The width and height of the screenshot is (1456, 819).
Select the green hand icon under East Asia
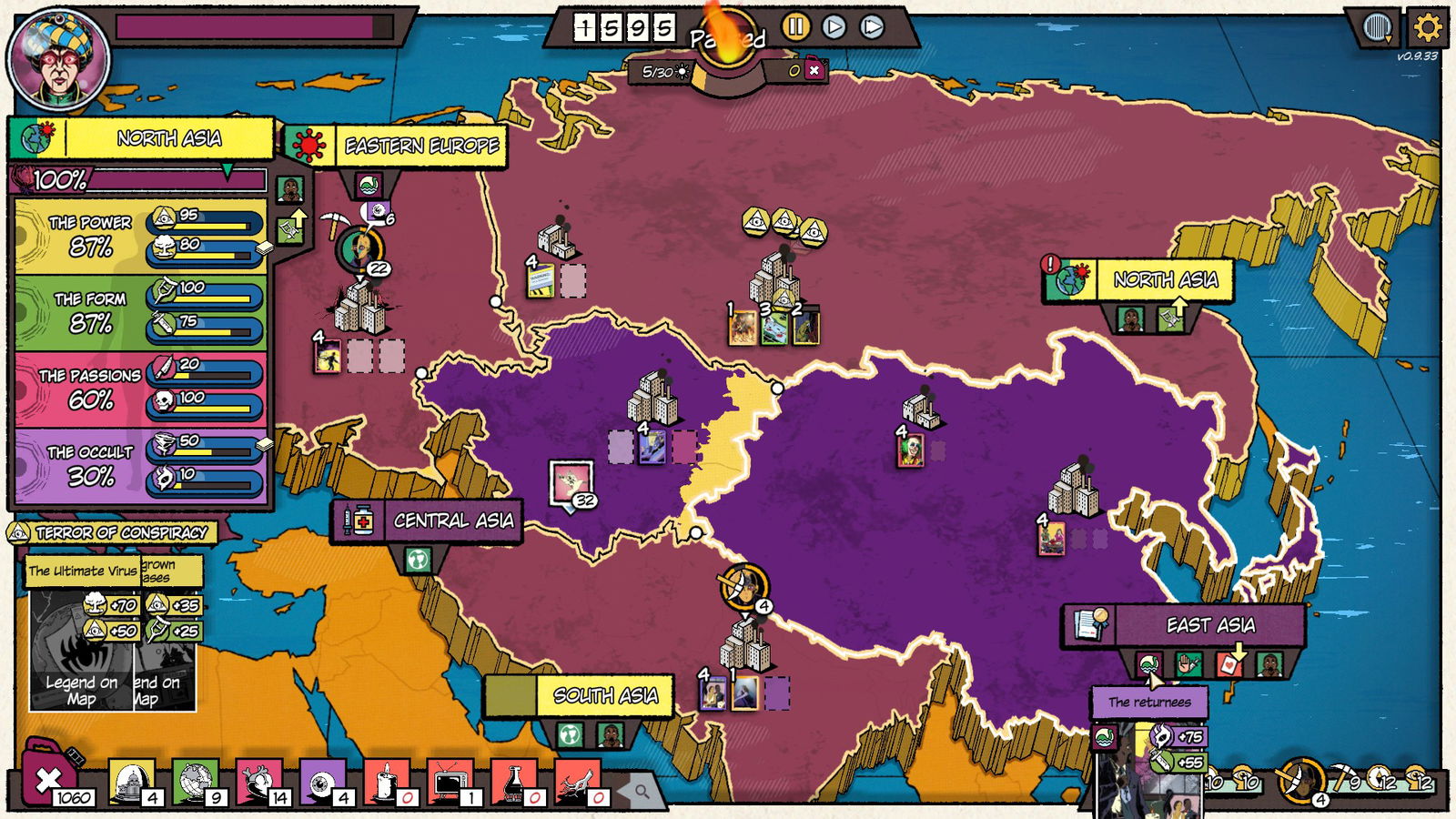1189,664
